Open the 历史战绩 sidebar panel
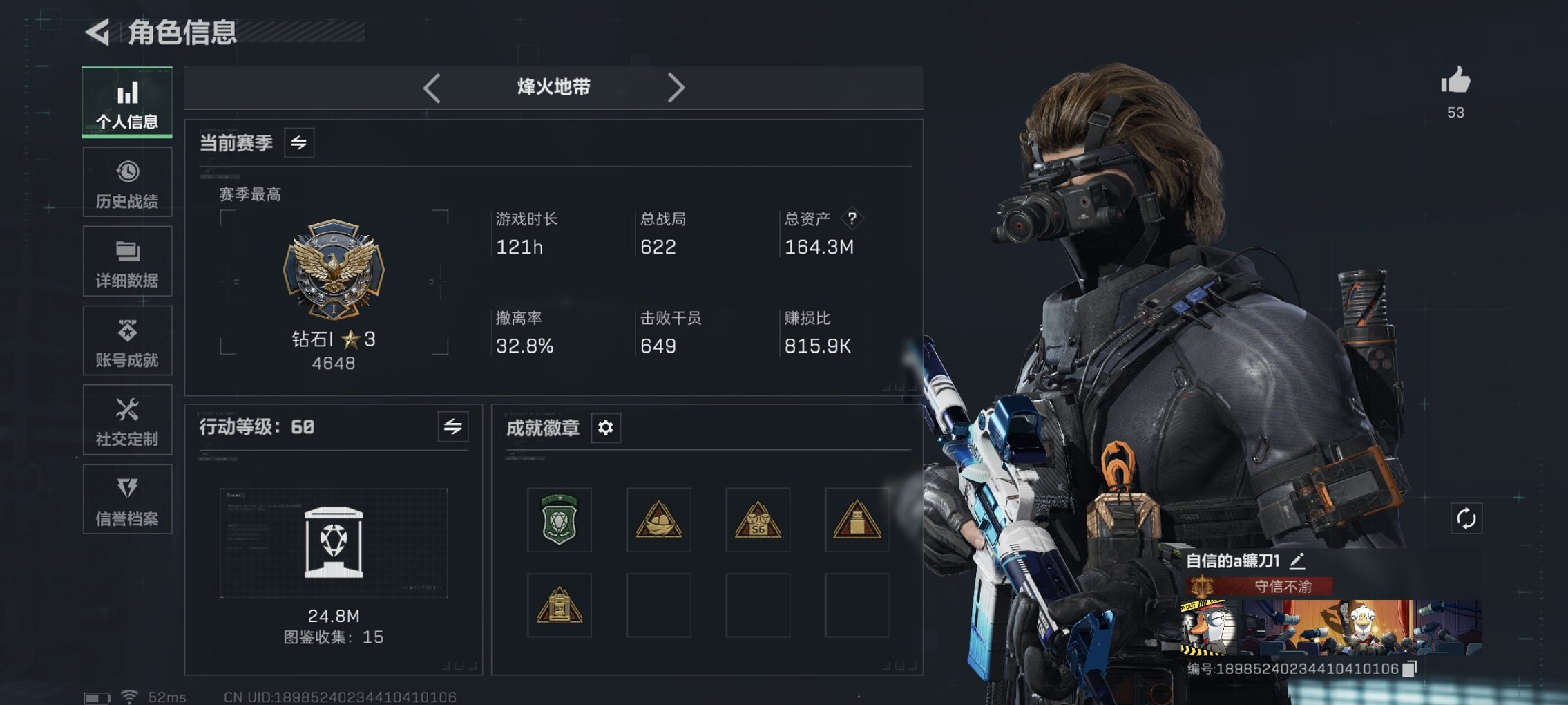 (127, 182)
